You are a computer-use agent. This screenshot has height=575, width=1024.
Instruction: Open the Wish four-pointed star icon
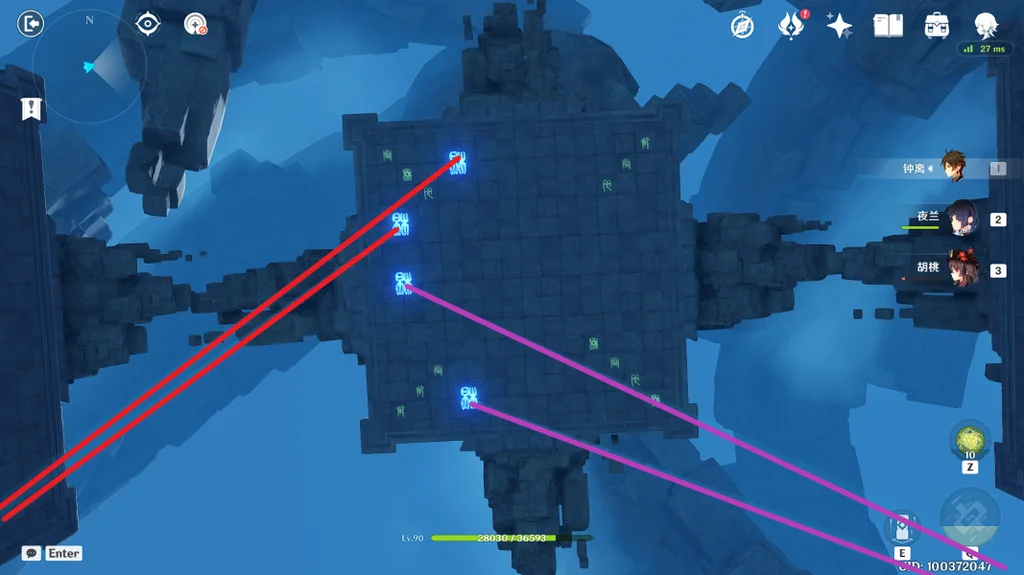[839, 26]
